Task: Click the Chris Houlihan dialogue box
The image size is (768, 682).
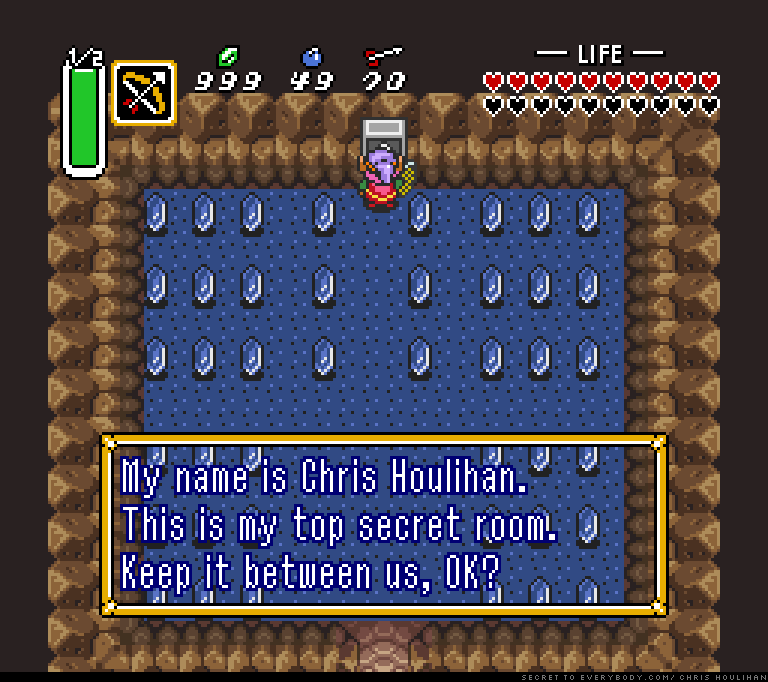Action: (x=384, y=524)
